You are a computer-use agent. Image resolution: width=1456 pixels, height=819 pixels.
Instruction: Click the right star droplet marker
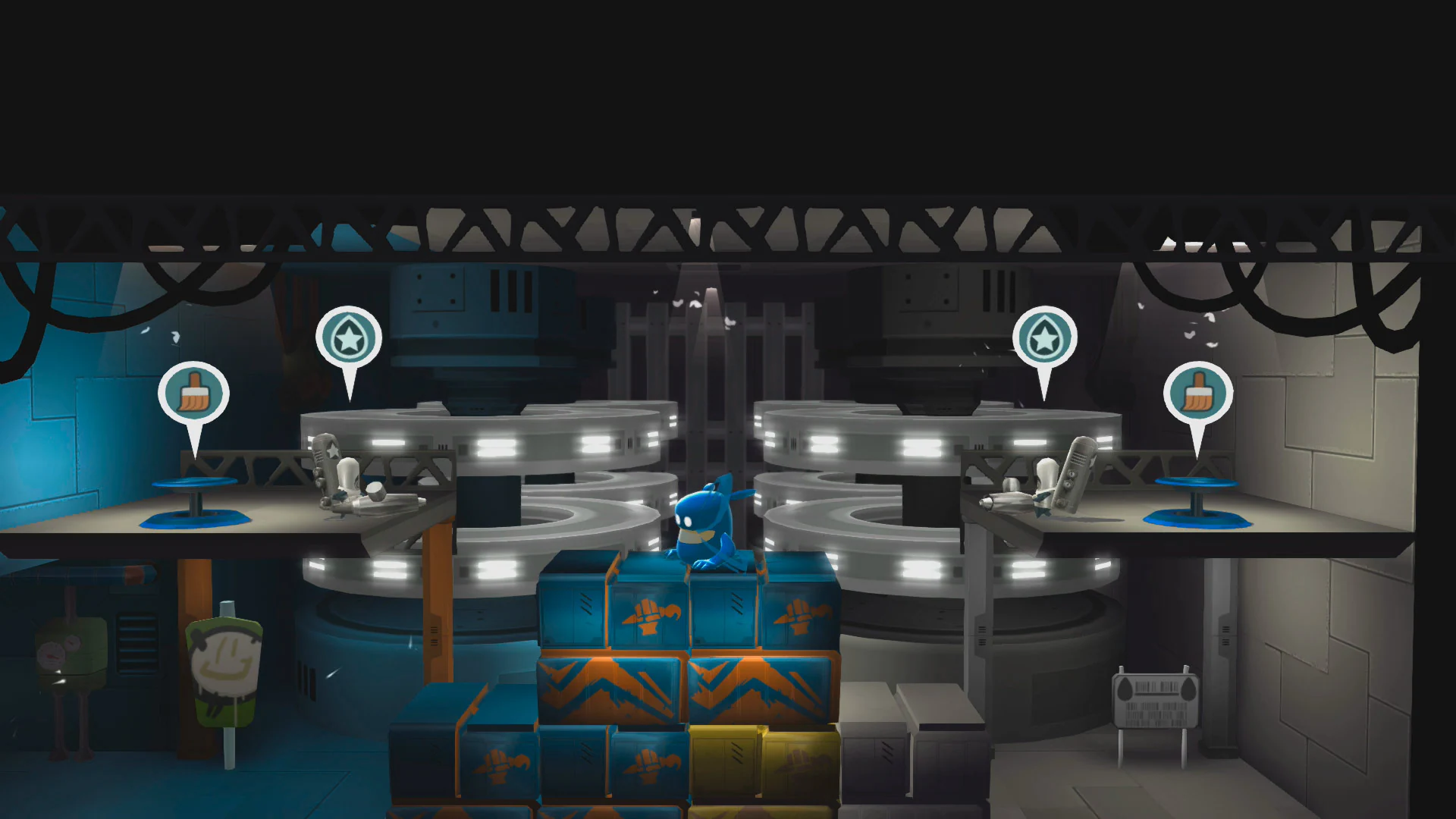(1046, 339)
